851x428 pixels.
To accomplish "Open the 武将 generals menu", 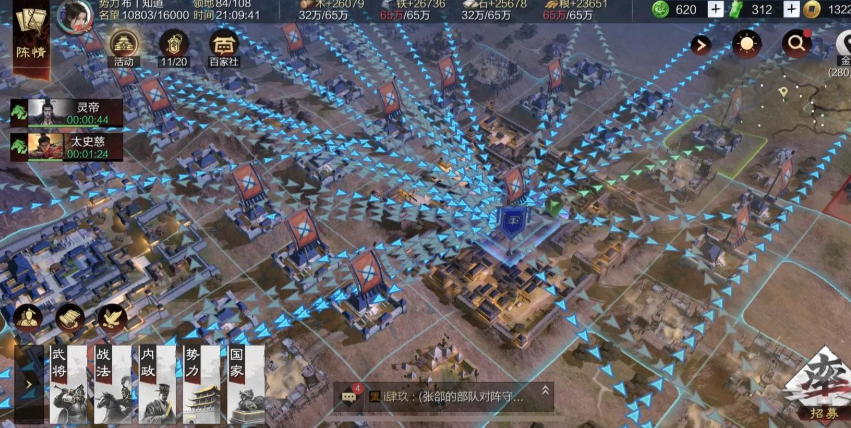I will point(69,385).
